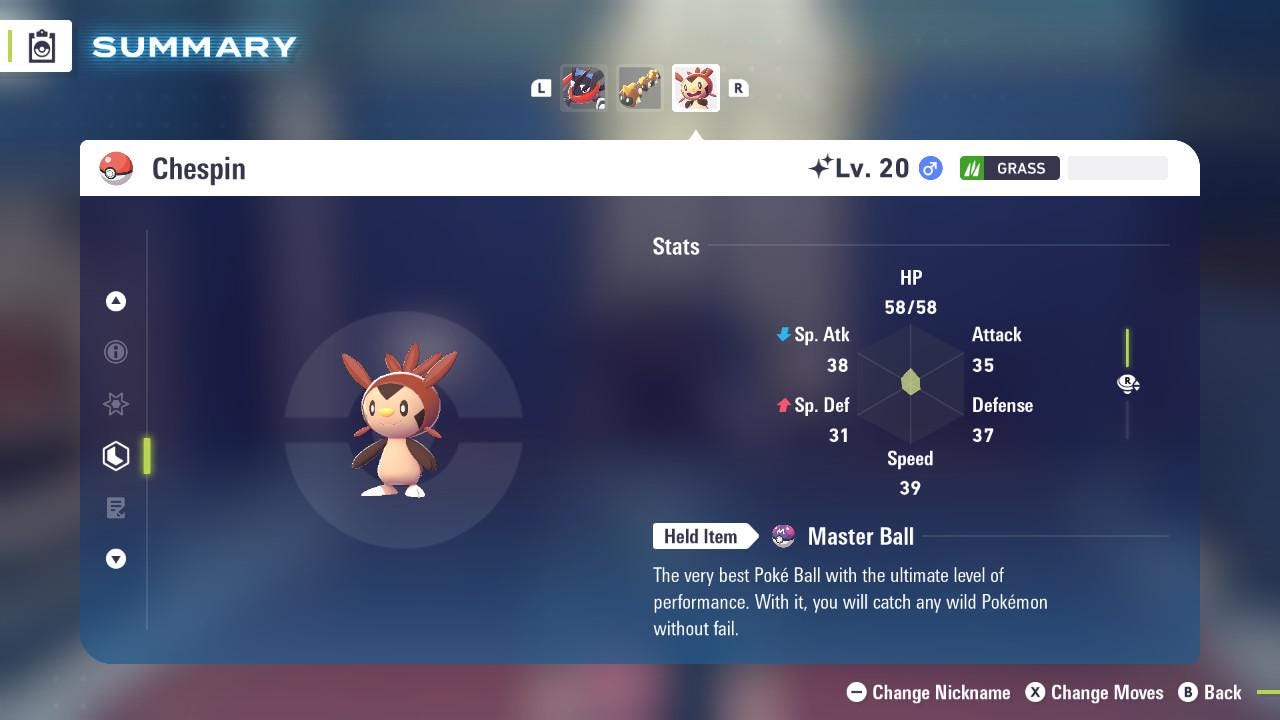Click the clipboard Summary icon at top left
1280x720 pixels.
pos(42,45)
